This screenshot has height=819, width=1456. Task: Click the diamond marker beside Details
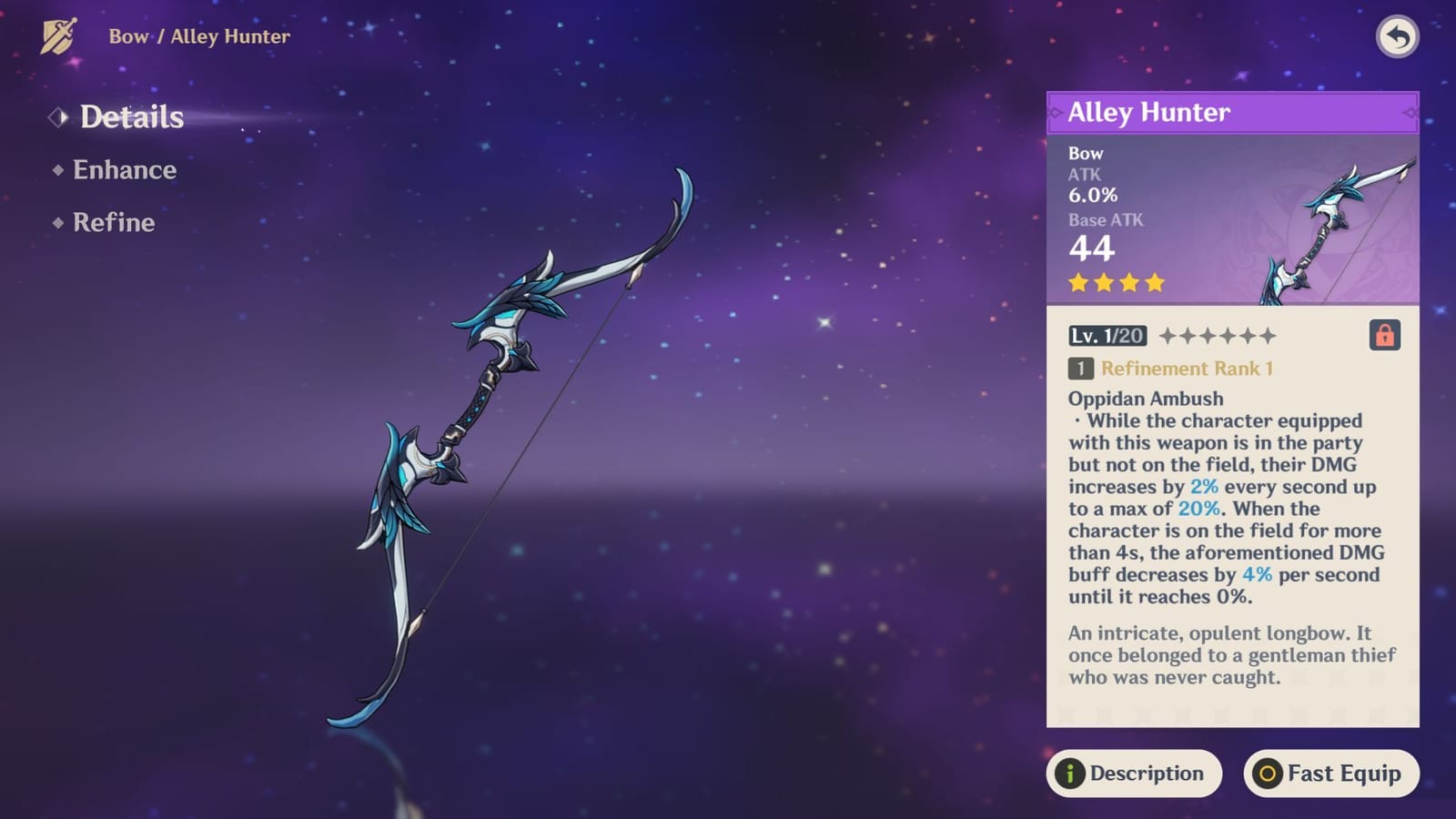58,116
